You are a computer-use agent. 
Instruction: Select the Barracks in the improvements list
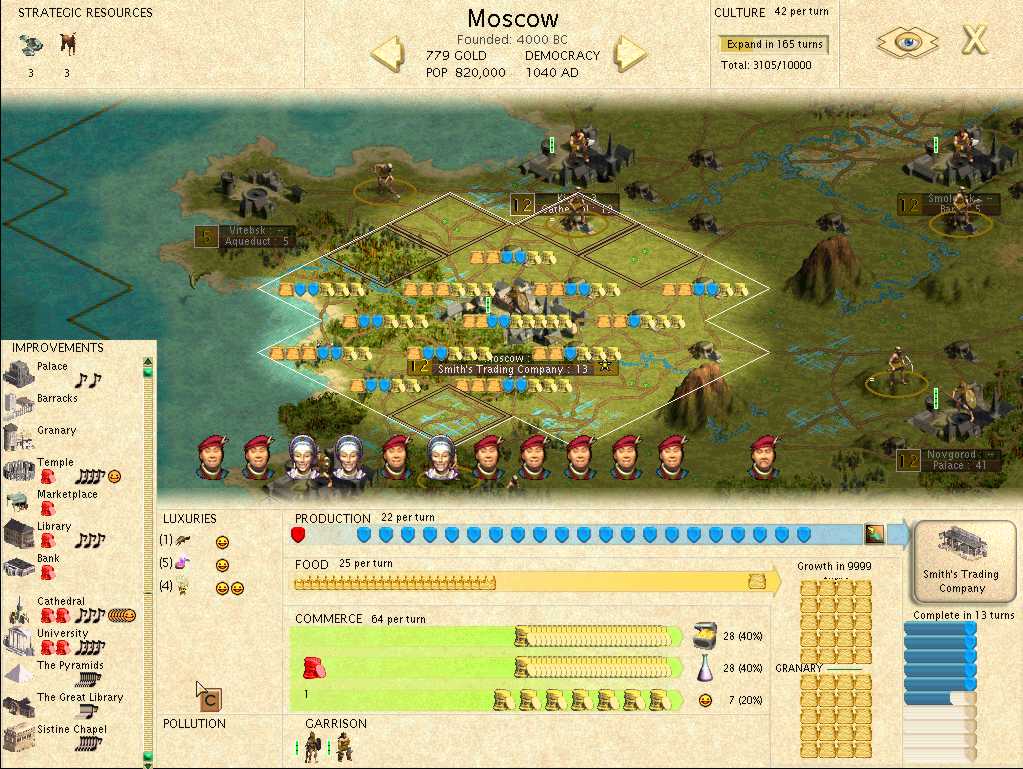tap(56, 399)
